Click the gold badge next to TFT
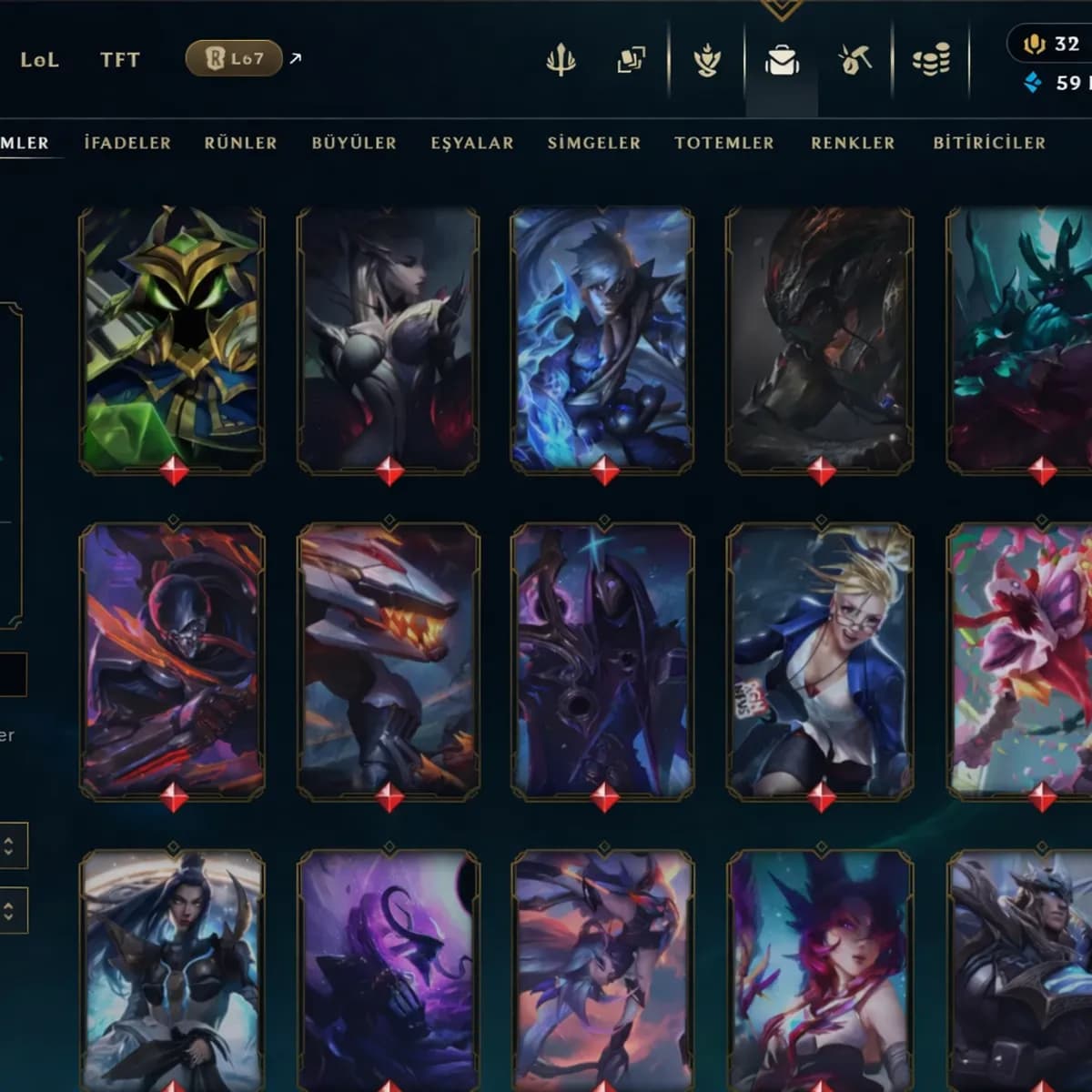The width and height of the screenshot is (1092, 1092). 234,59
